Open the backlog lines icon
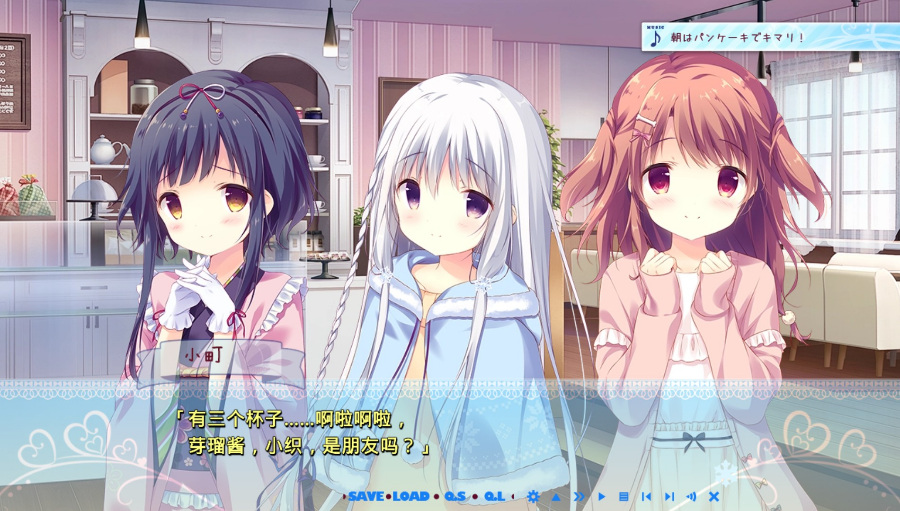The image size is (900, 511). [x=624, y=496]
